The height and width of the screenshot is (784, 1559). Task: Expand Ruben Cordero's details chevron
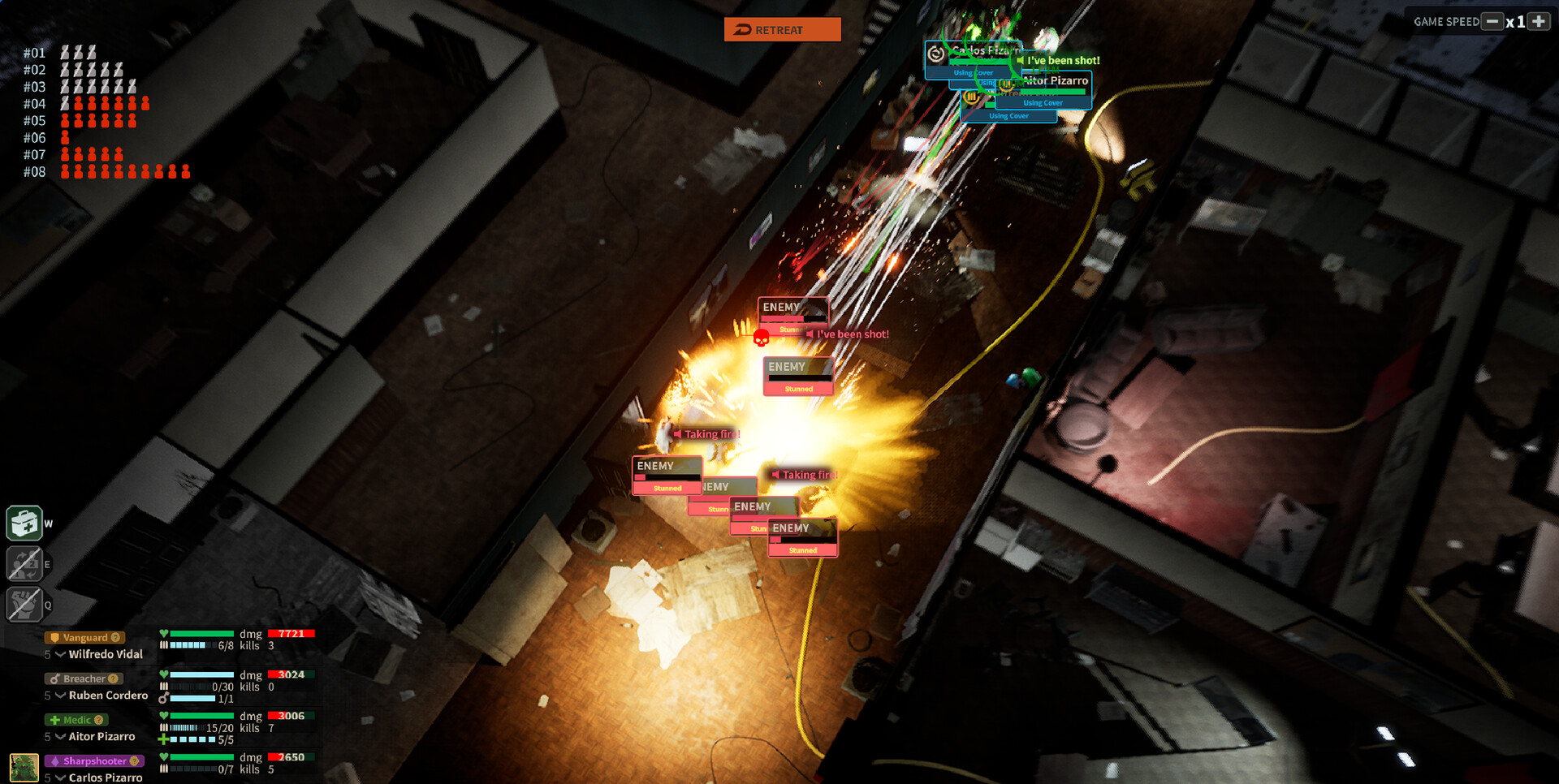click(x=61, y=696)
